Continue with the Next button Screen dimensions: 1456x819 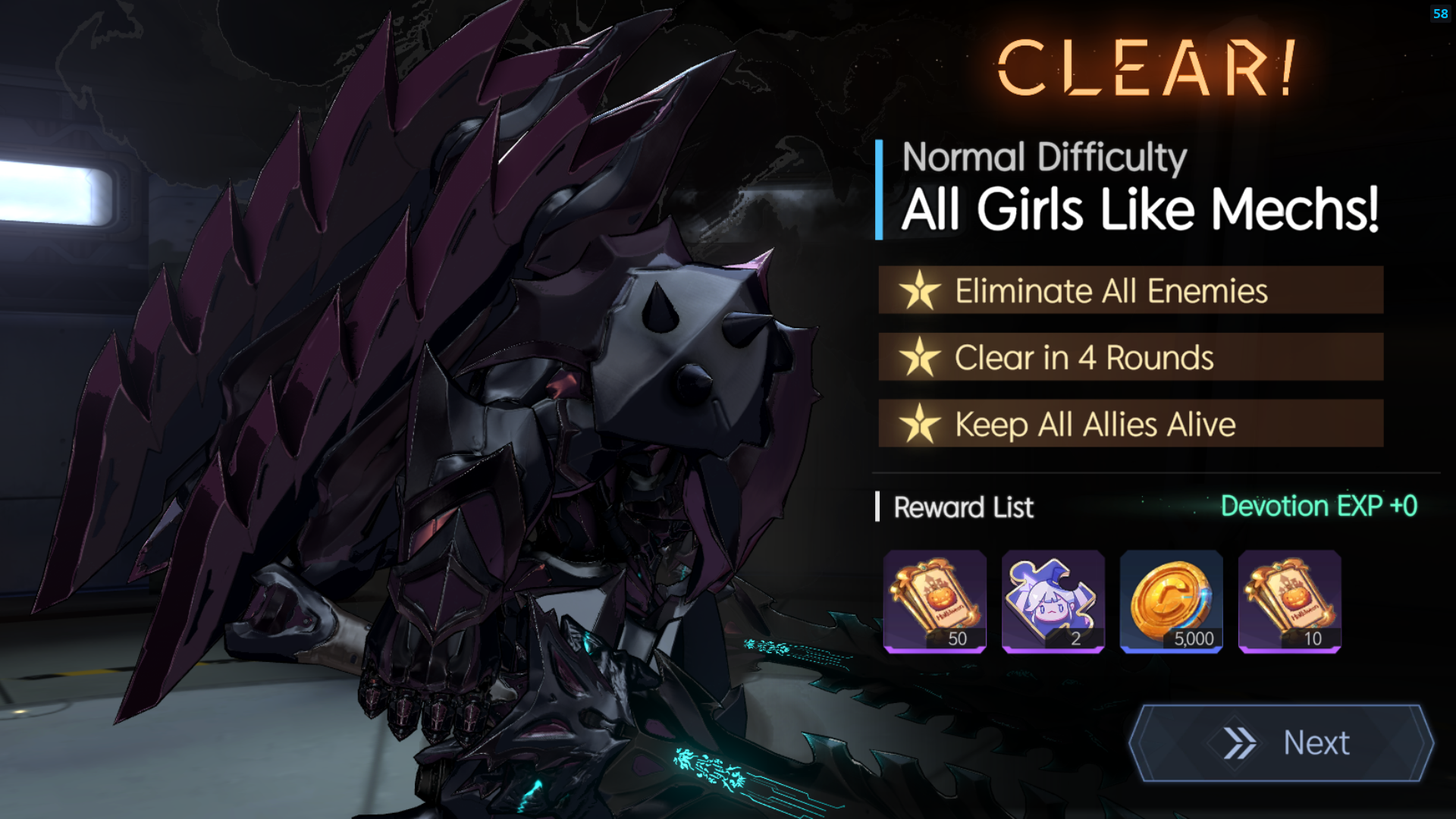pos(1282,742)
